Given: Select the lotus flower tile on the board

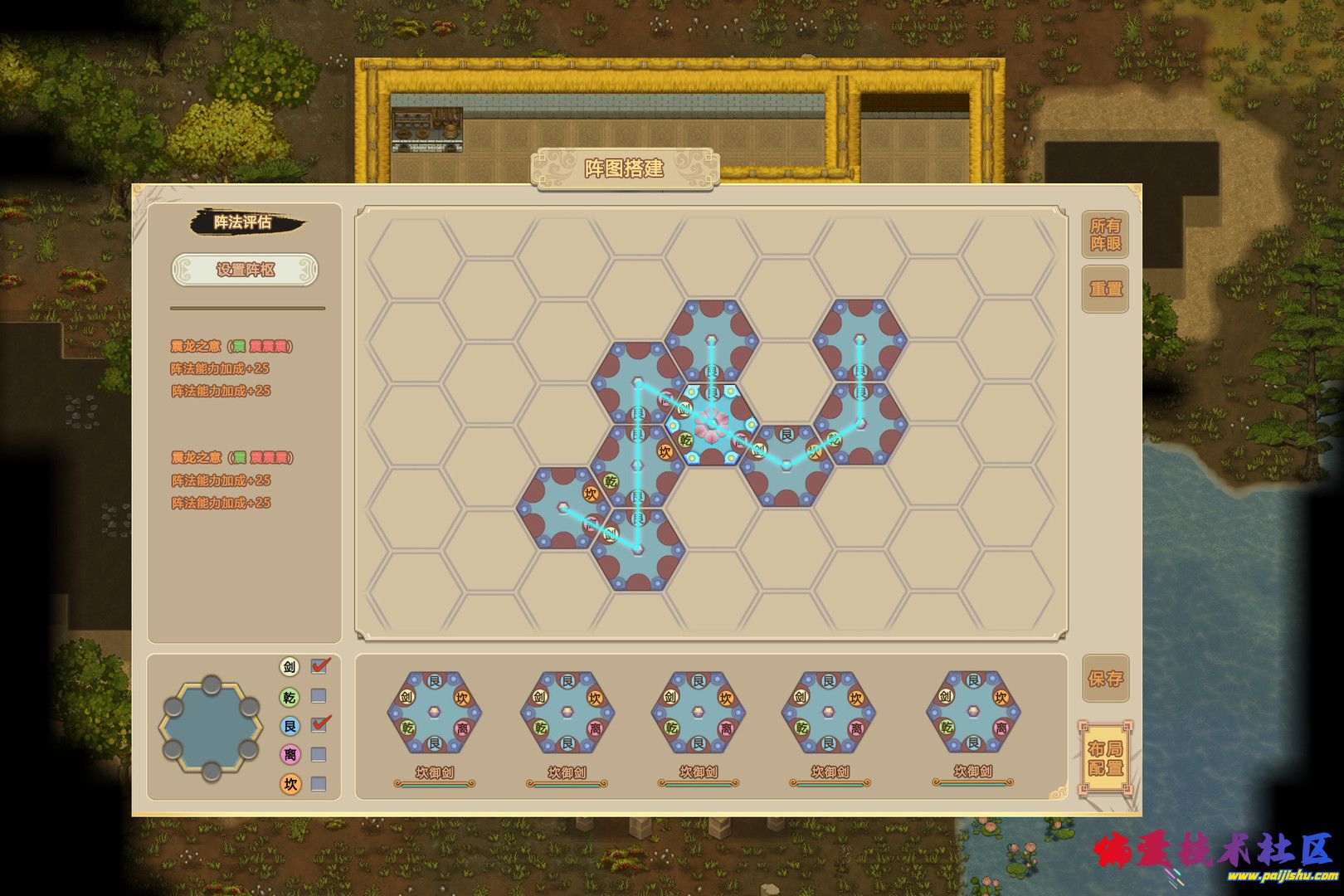Looking at the screenshot, I should tap(711, 424).
